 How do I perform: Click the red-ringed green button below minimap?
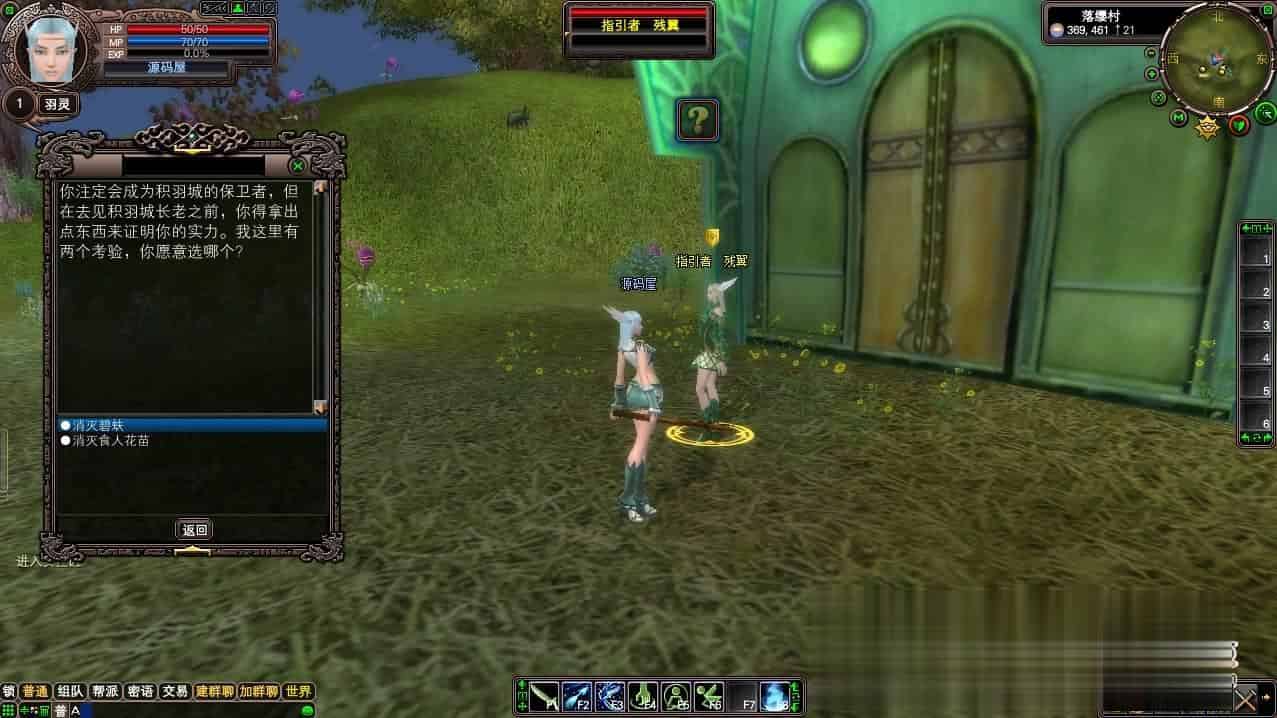click(x=1238, y=124)
